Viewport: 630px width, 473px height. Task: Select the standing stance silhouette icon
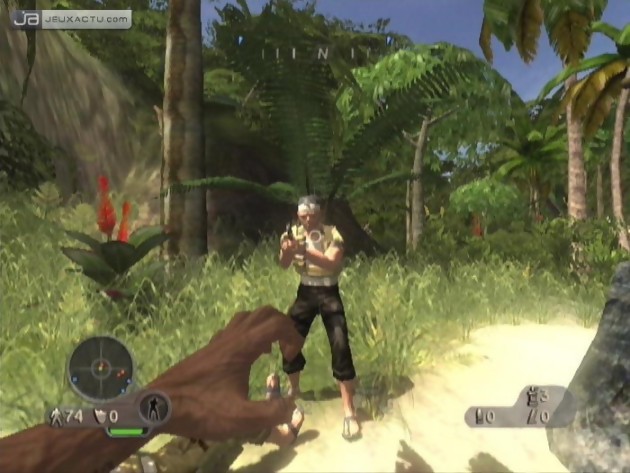pyautogui.click(x=154, y=407)
